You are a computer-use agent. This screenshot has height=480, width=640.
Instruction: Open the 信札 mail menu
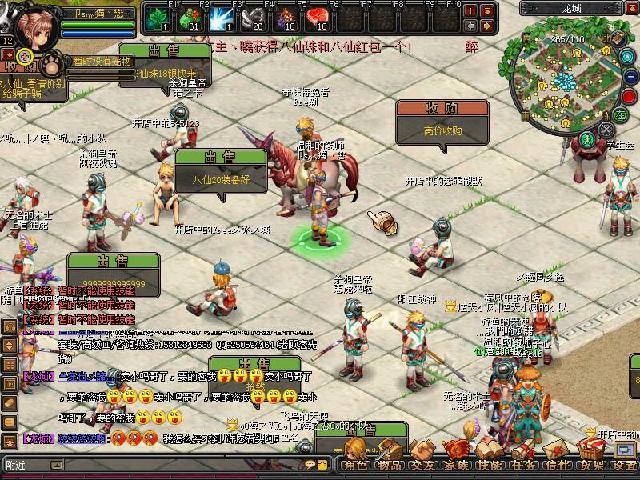(x=557, y=464)
